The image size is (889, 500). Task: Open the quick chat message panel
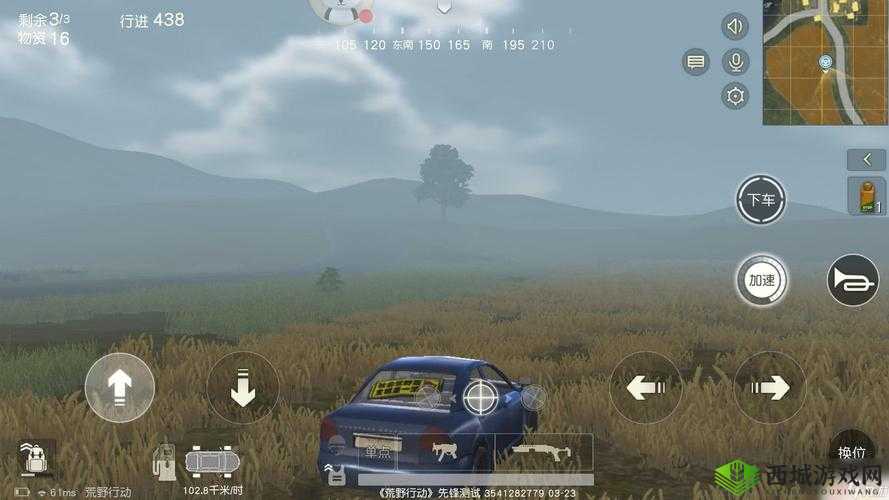tap(696, 62)
